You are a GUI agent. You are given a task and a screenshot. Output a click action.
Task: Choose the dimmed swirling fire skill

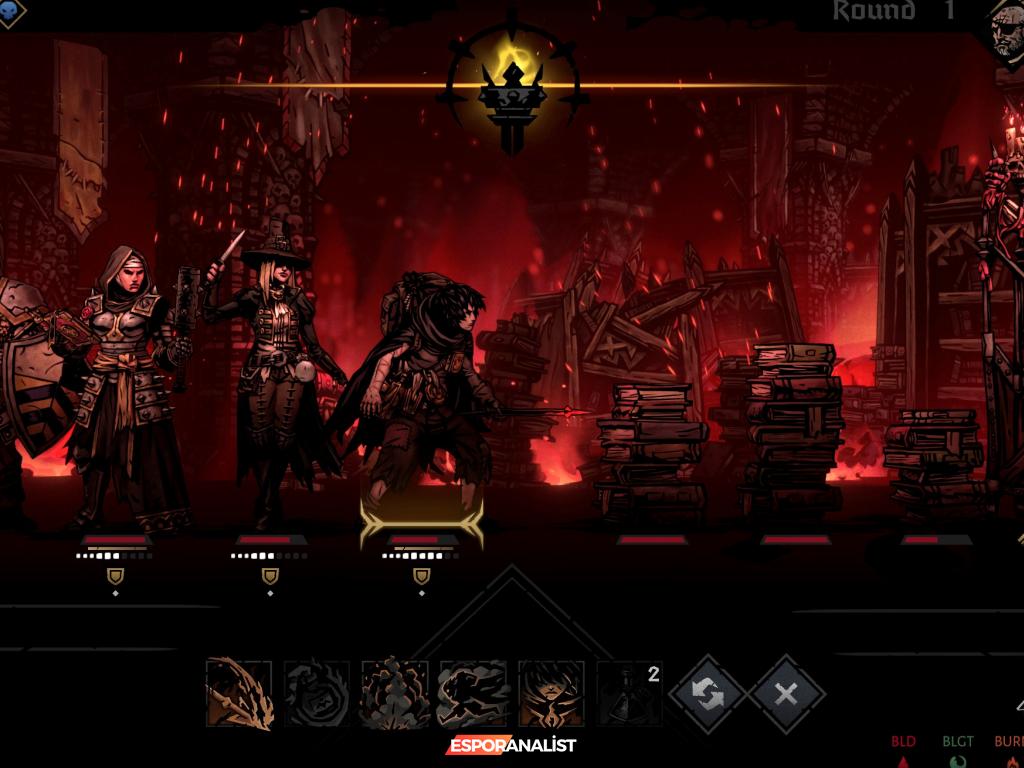point(317,692)
